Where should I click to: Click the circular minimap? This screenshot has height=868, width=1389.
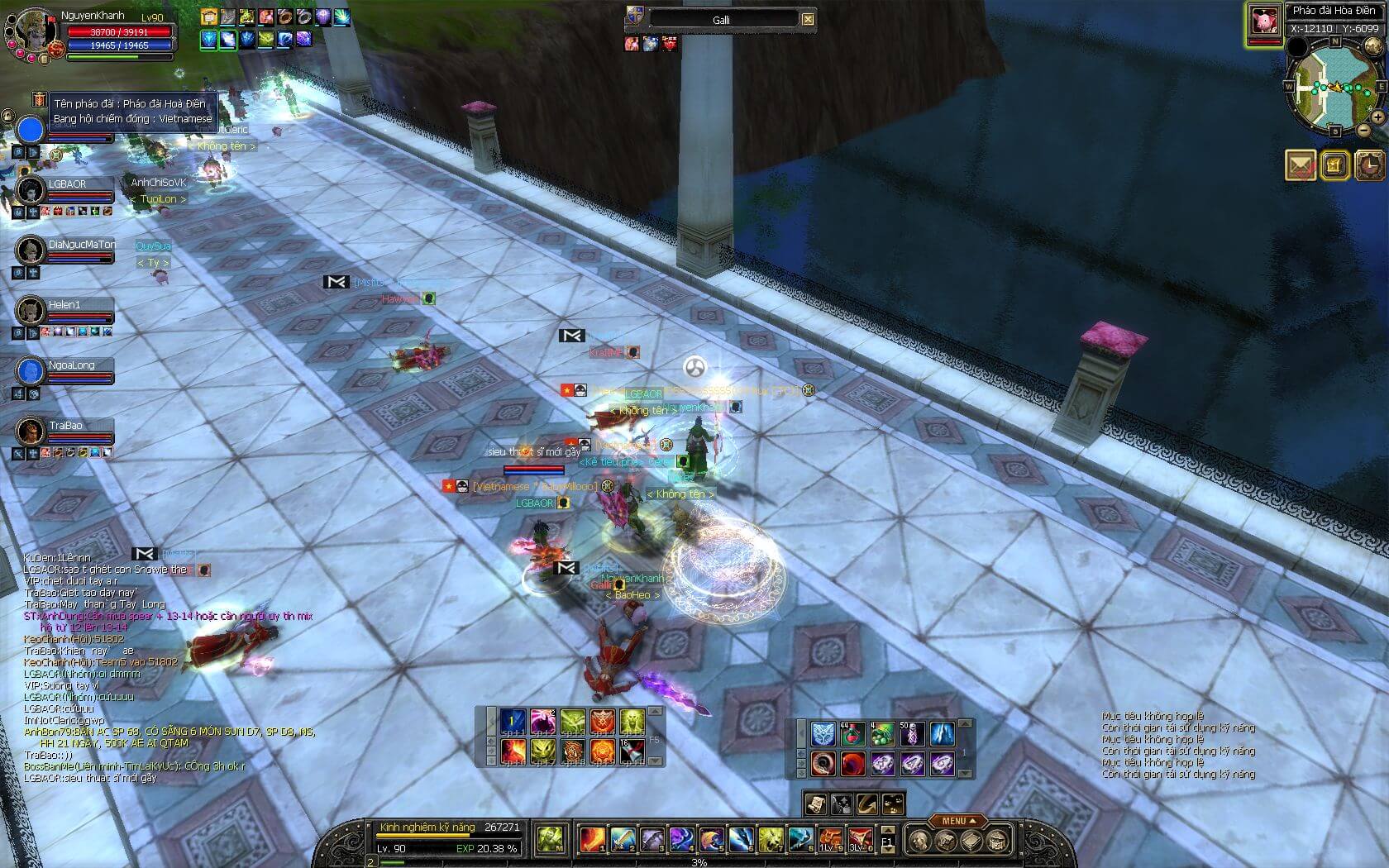(1334, 88)
